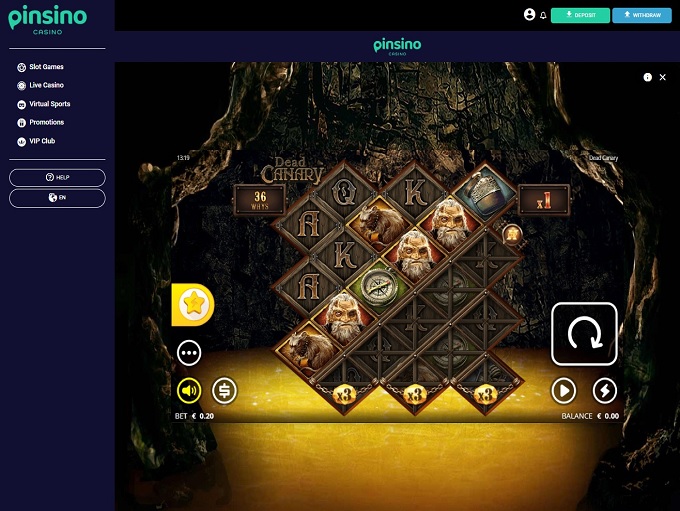View the Promotions page

(46, 122)
